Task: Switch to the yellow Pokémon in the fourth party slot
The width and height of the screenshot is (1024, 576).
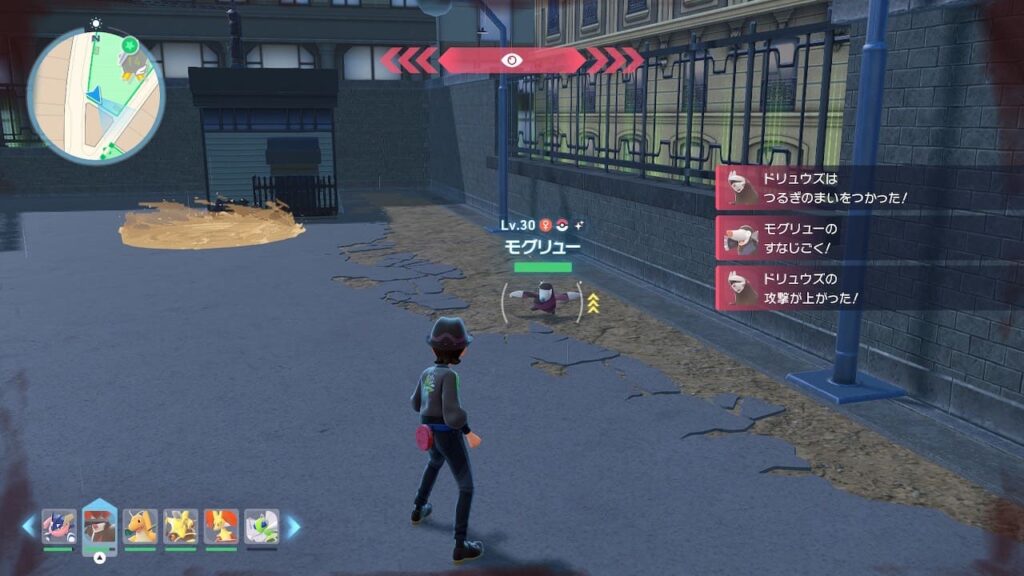Action: 181,526
